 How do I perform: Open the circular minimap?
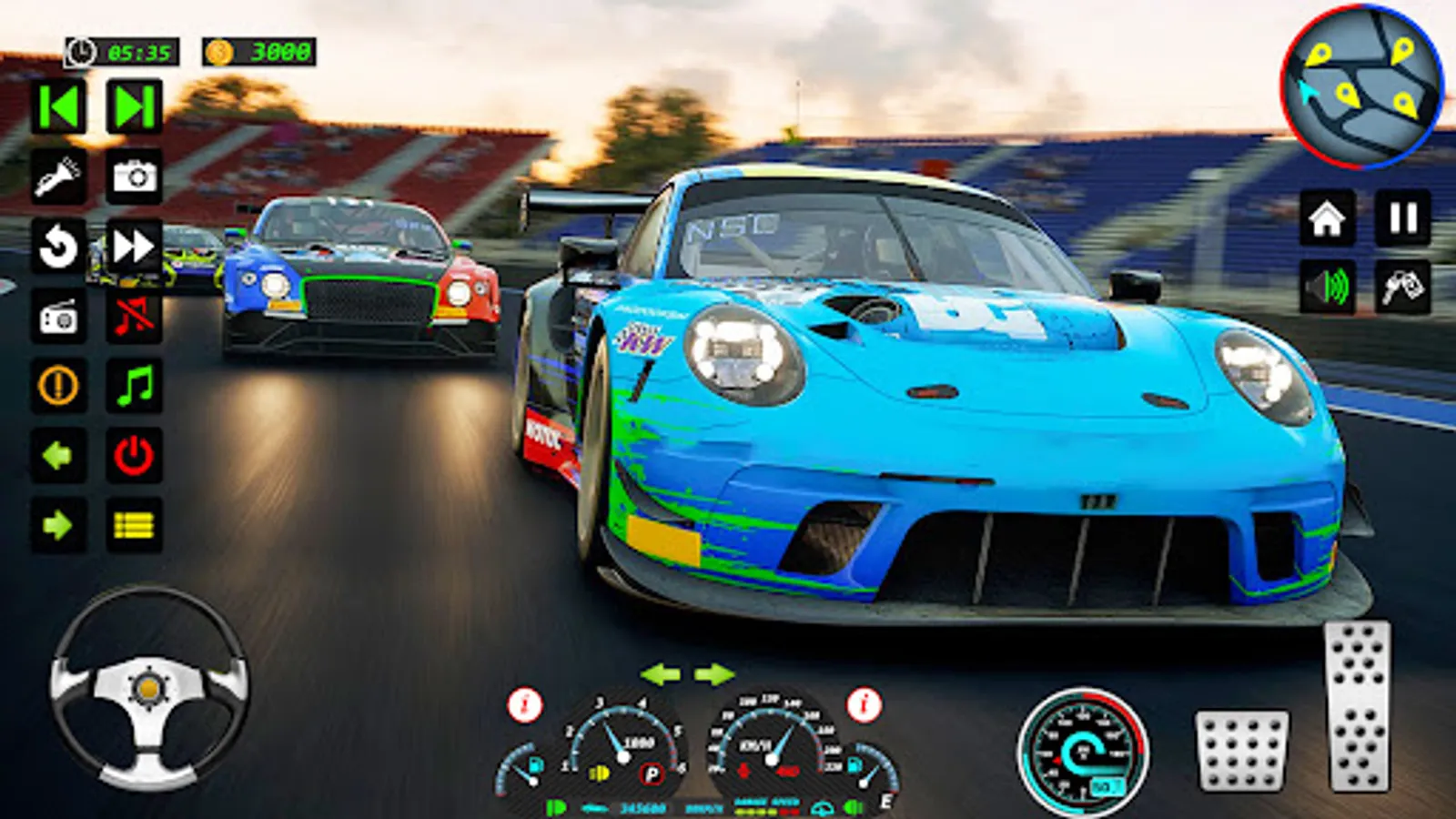[1361, 87]
